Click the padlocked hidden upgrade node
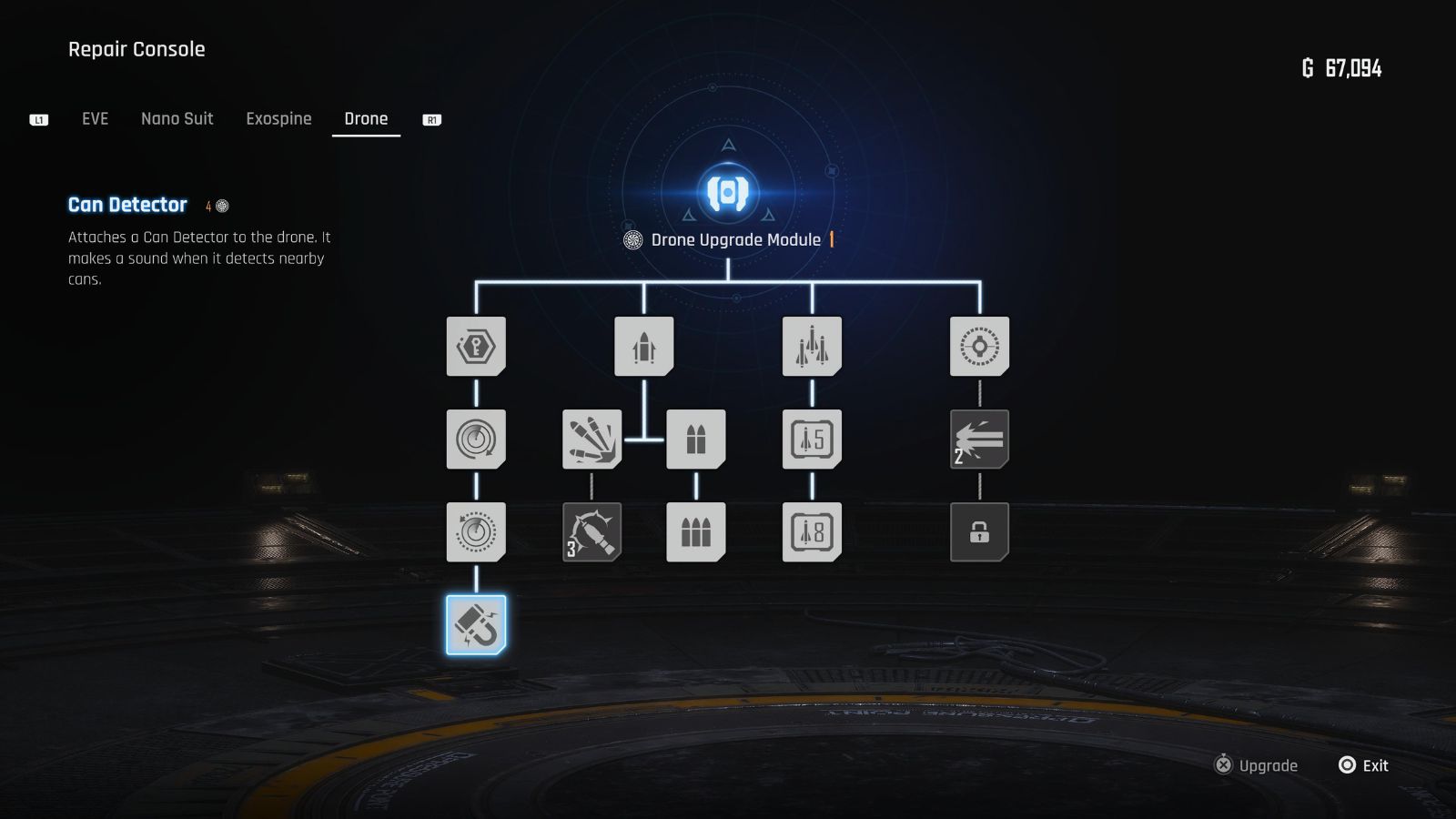This screenshot has width=1456, height=819. [979, 532]
